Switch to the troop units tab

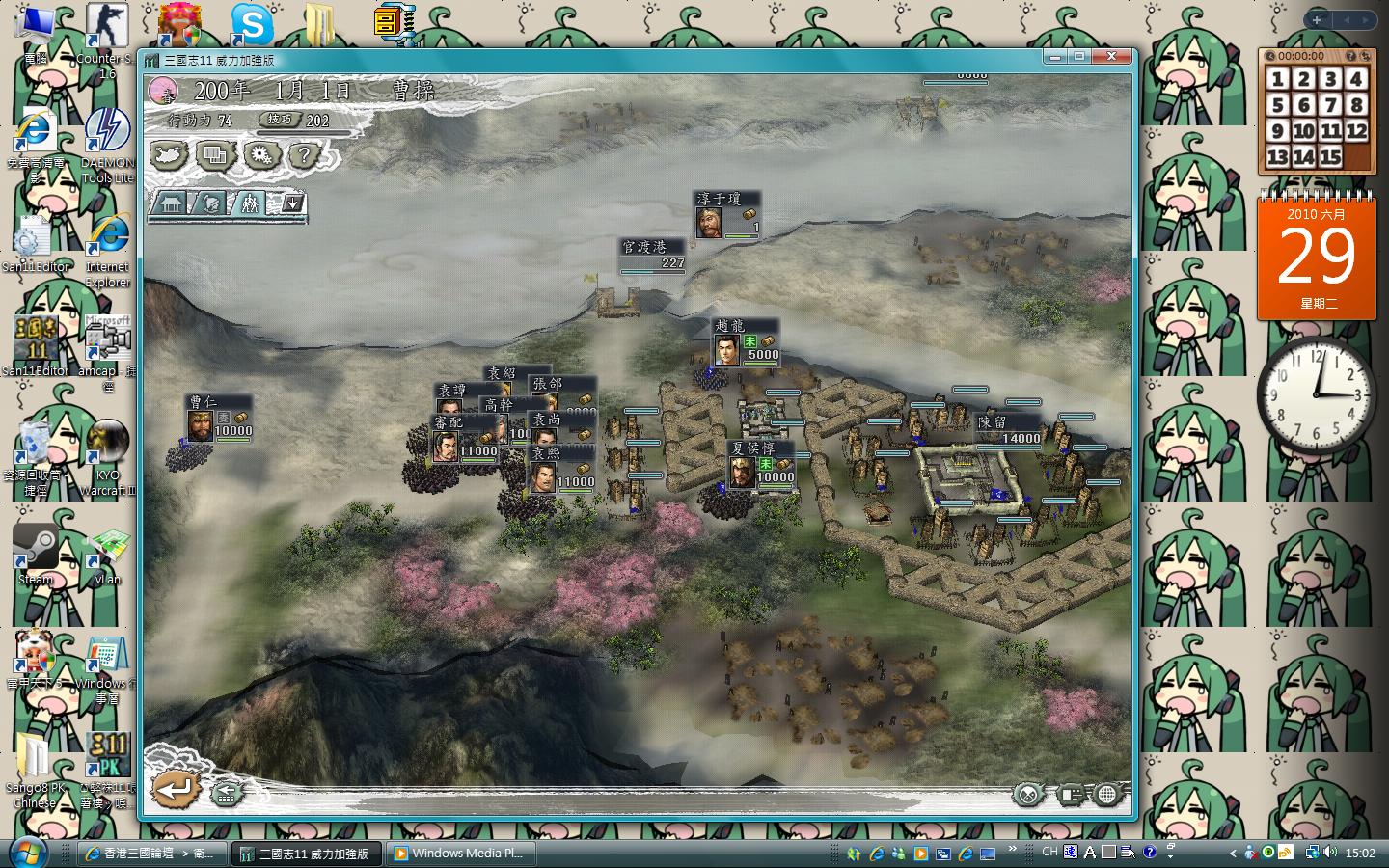coord(250,203)
